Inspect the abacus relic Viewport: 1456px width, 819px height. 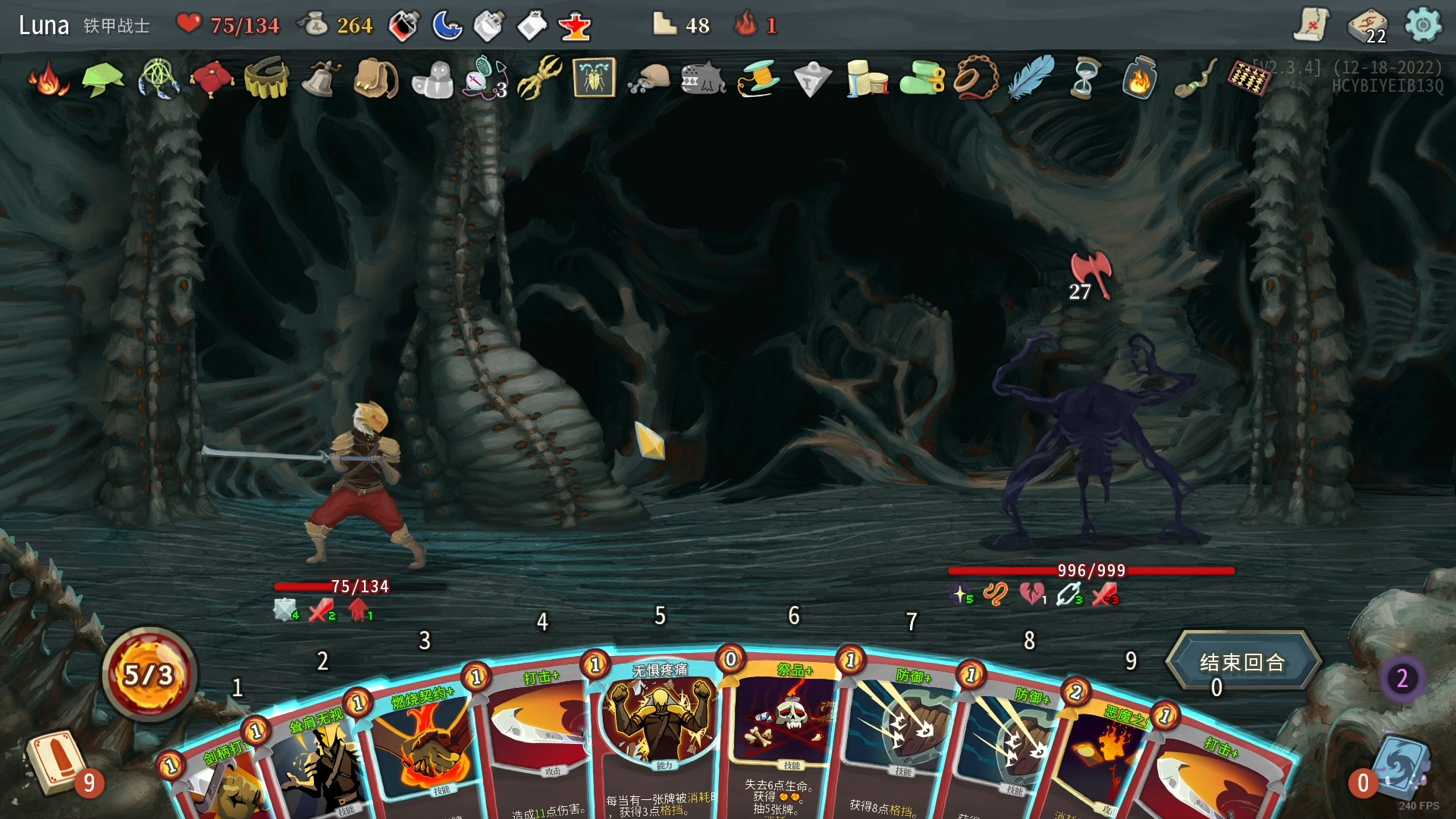click(x=1249, y=78)
